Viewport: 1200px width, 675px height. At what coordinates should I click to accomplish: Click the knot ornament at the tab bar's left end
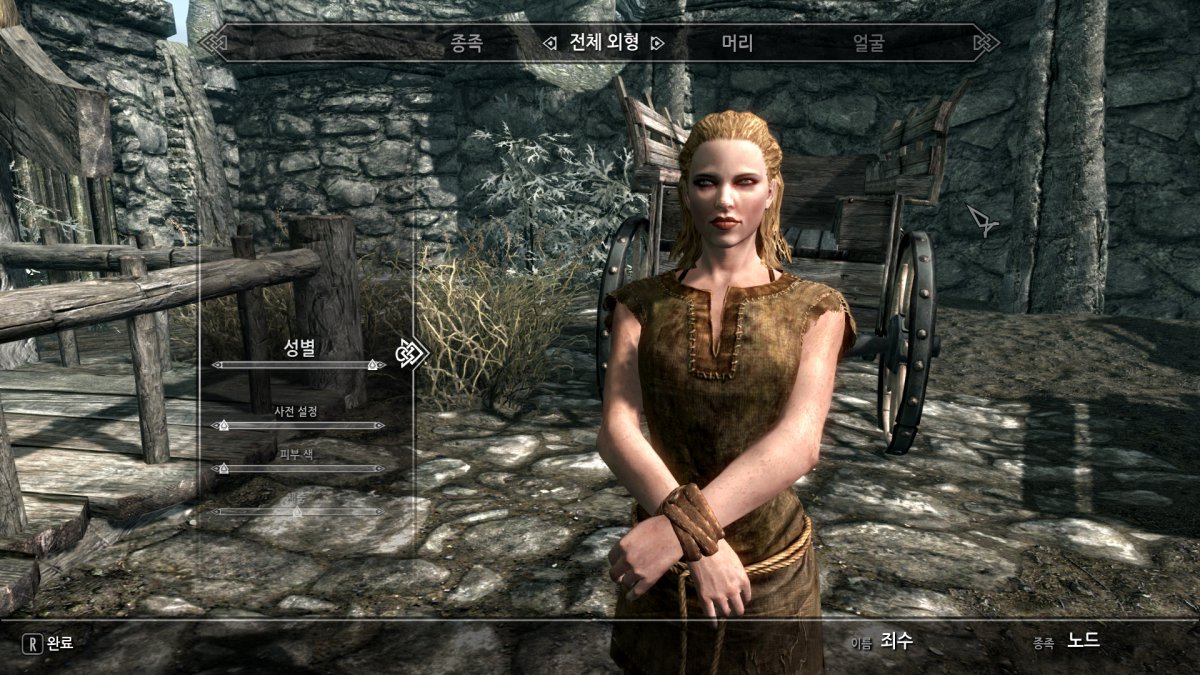213,43
